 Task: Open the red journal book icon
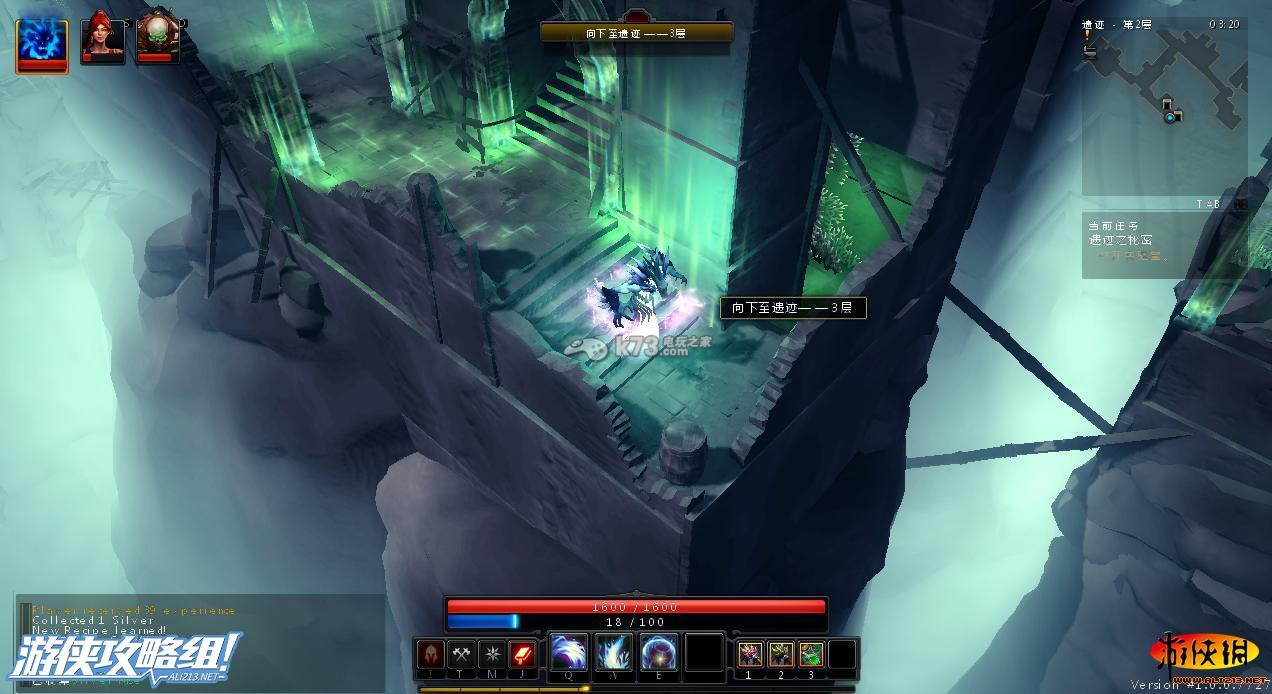pos(523,655)
